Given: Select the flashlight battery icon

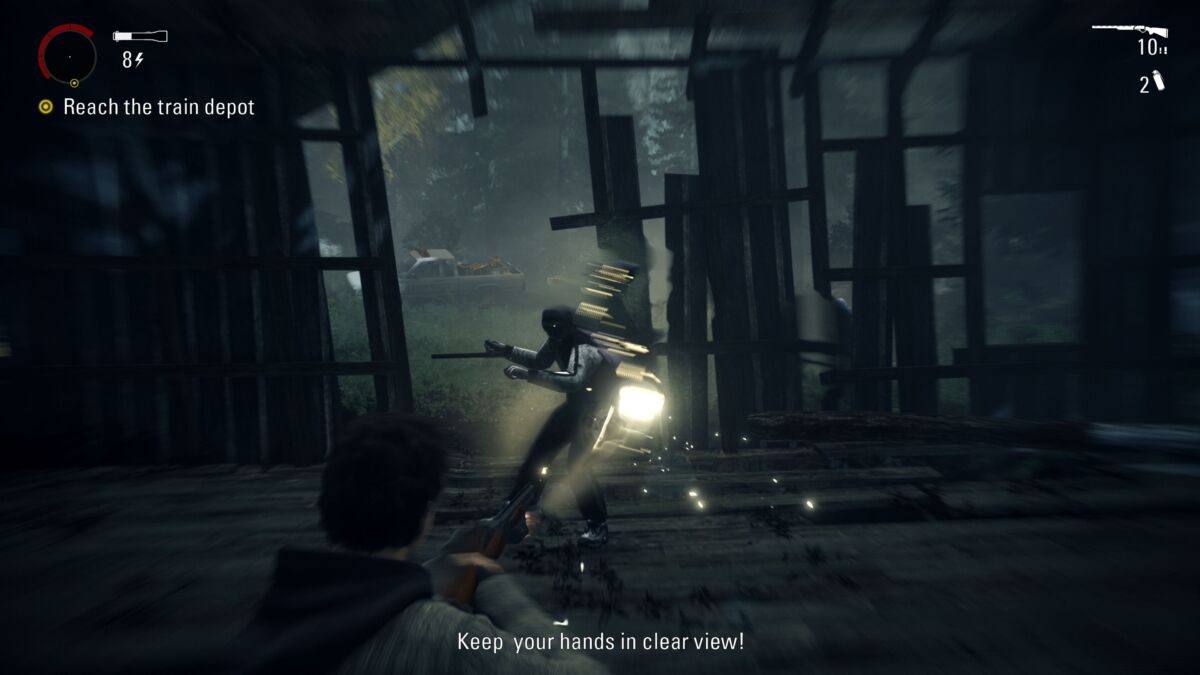Looking at the screenshot, I should 140,37.
